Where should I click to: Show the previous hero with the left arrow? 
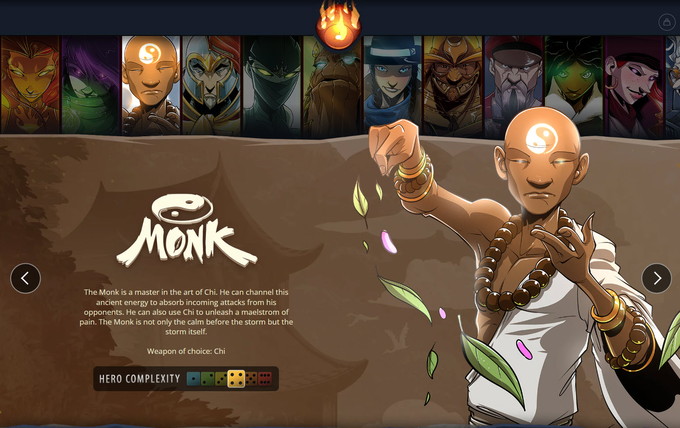25,278
